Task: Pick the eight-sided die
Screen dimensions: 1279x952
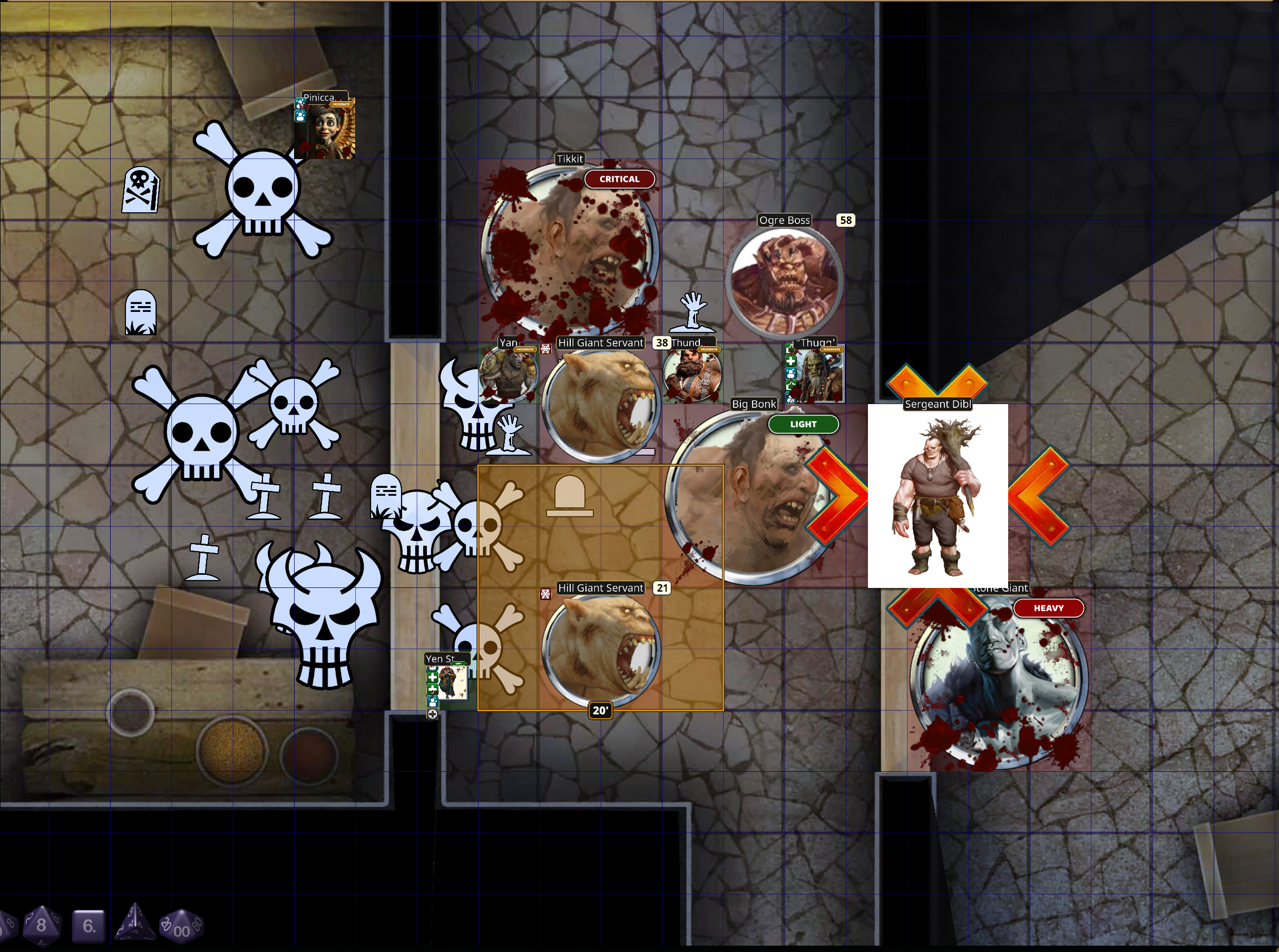Action: (x=41, y=926)
